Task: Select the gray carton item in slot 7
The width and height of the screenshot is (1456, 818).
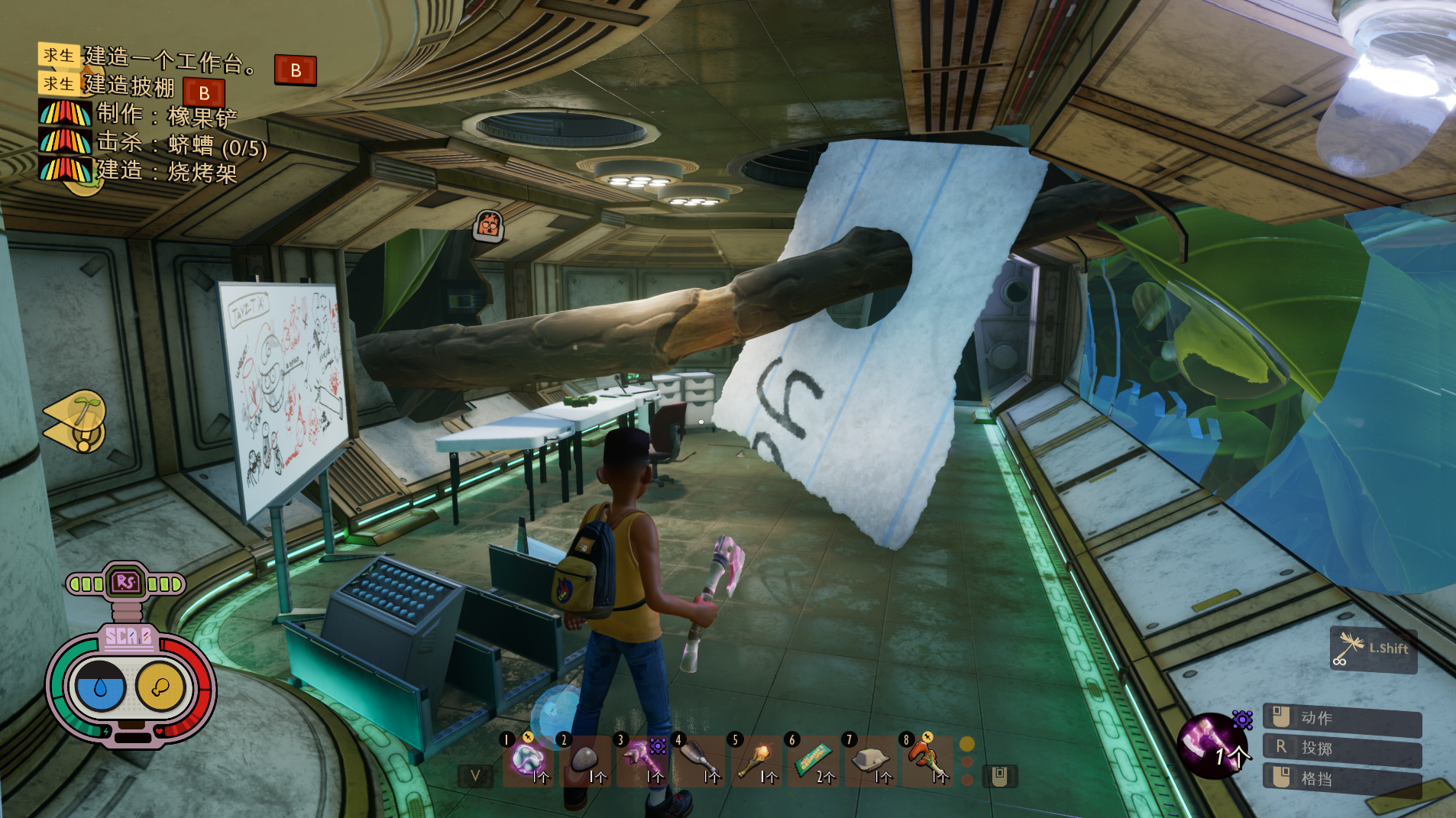Action: (870, 761)
